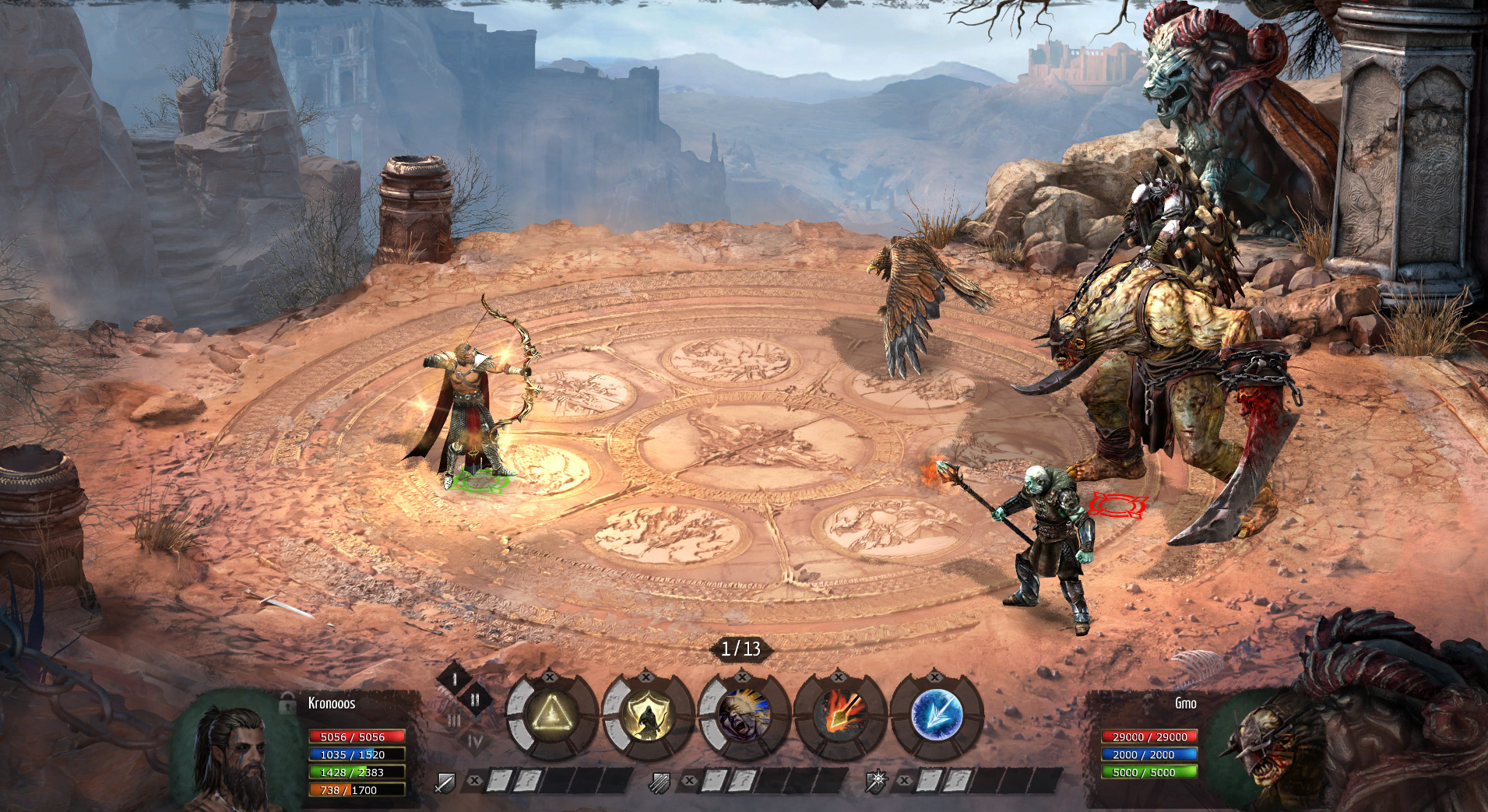
Task: Cast the blue ice arrow ability
Action: pyautogui.click(x=936, y=714)
